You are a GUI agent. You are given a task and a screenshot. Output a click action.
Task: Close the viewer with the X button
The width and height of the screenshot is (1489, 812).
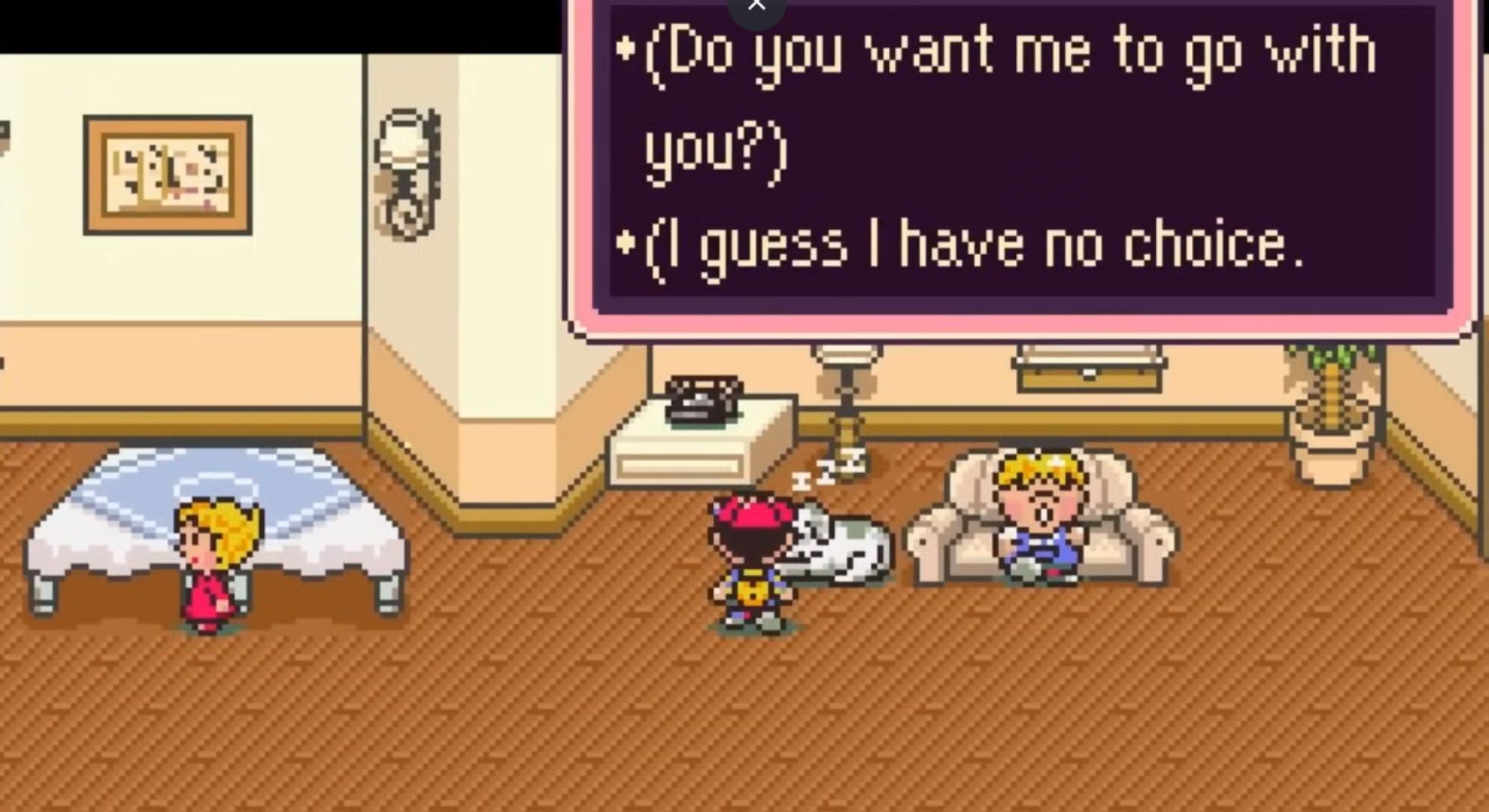point(757,6)
